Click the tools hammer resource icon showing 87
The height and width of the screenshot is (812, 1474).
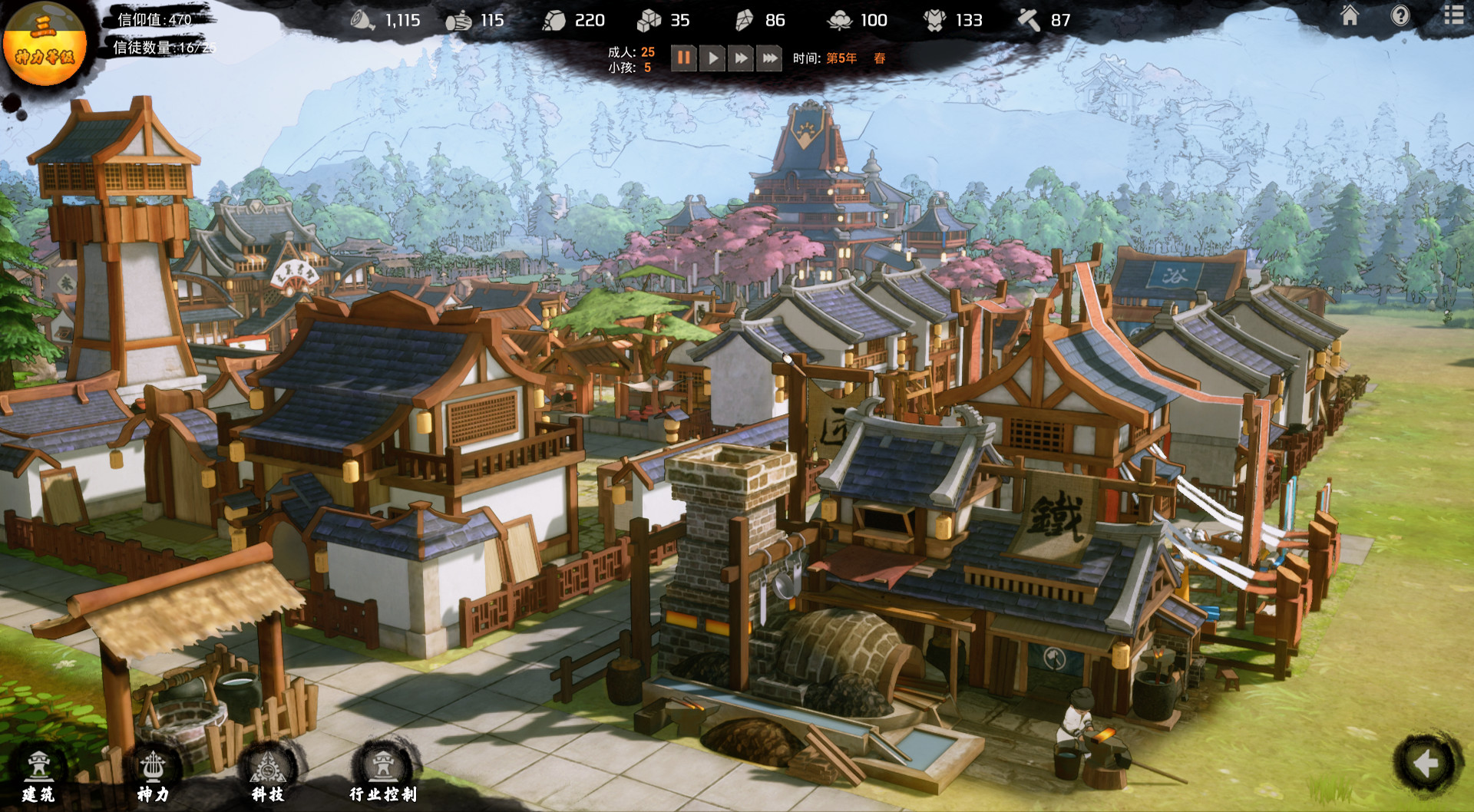click(x=1030, y=20)
